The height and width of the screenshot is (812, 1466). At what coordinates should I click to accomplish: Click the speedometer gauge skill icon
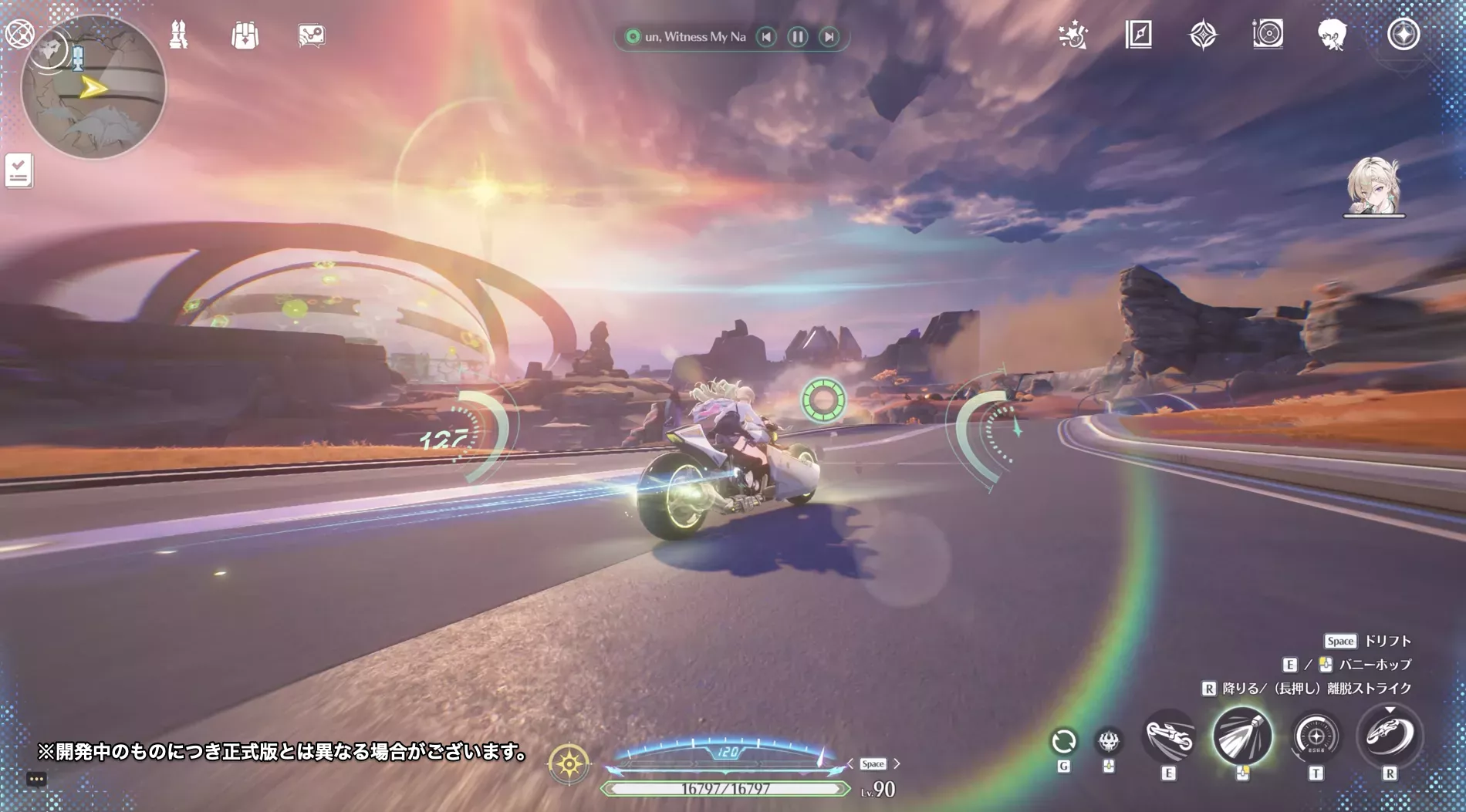[1316, 737]
